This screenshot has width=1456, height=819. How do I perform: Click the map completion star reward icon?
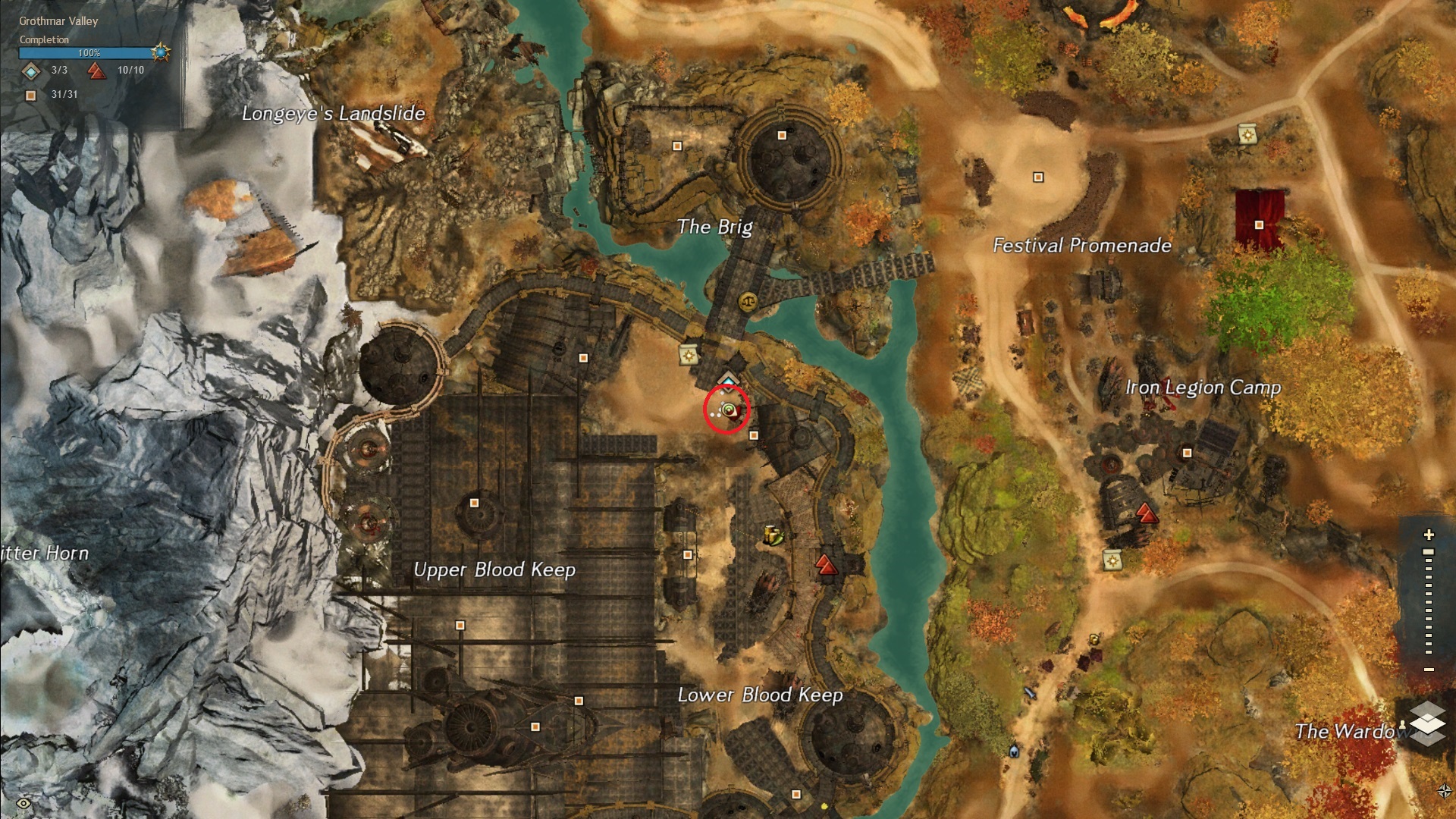point(160,52)
